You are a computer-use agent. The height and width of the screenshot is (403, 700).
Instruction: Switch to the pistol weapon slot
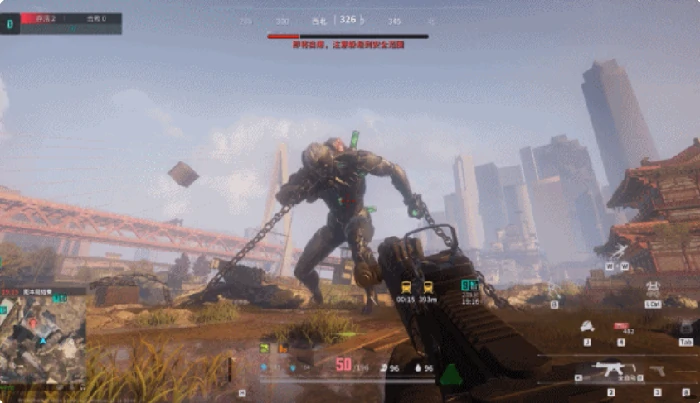[658, 370]
